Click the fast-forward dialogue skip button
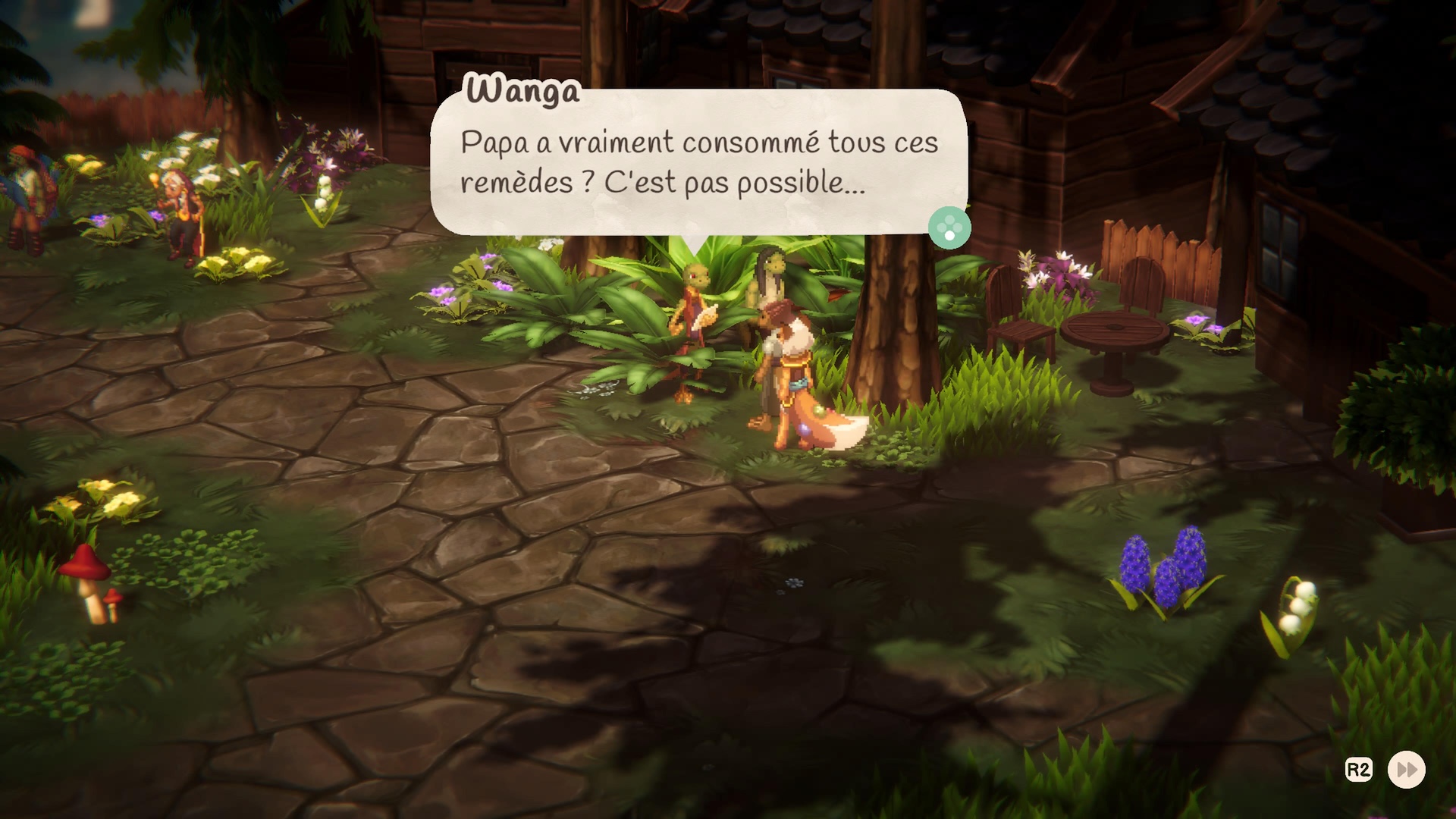1456x819 pixels. coord(1406,770)
